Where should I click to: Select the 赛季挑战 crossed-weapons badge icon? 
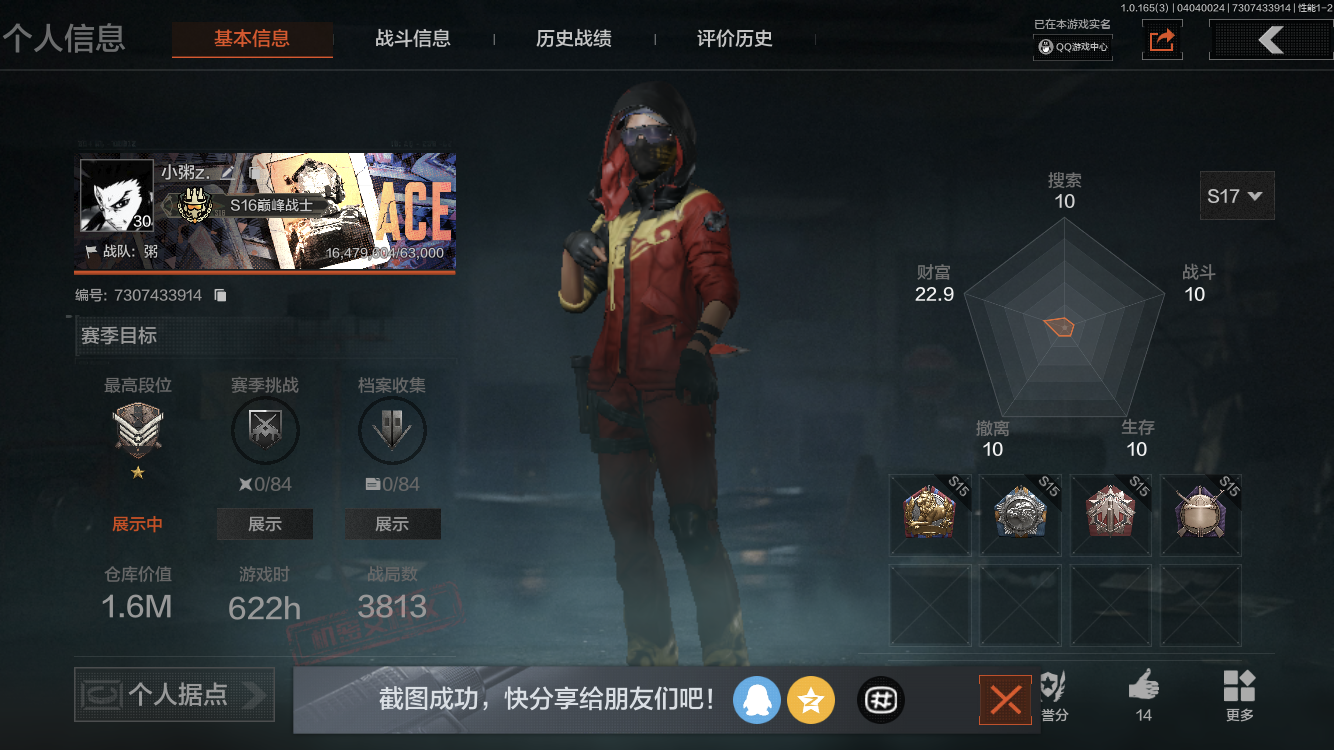click(265, 430)
